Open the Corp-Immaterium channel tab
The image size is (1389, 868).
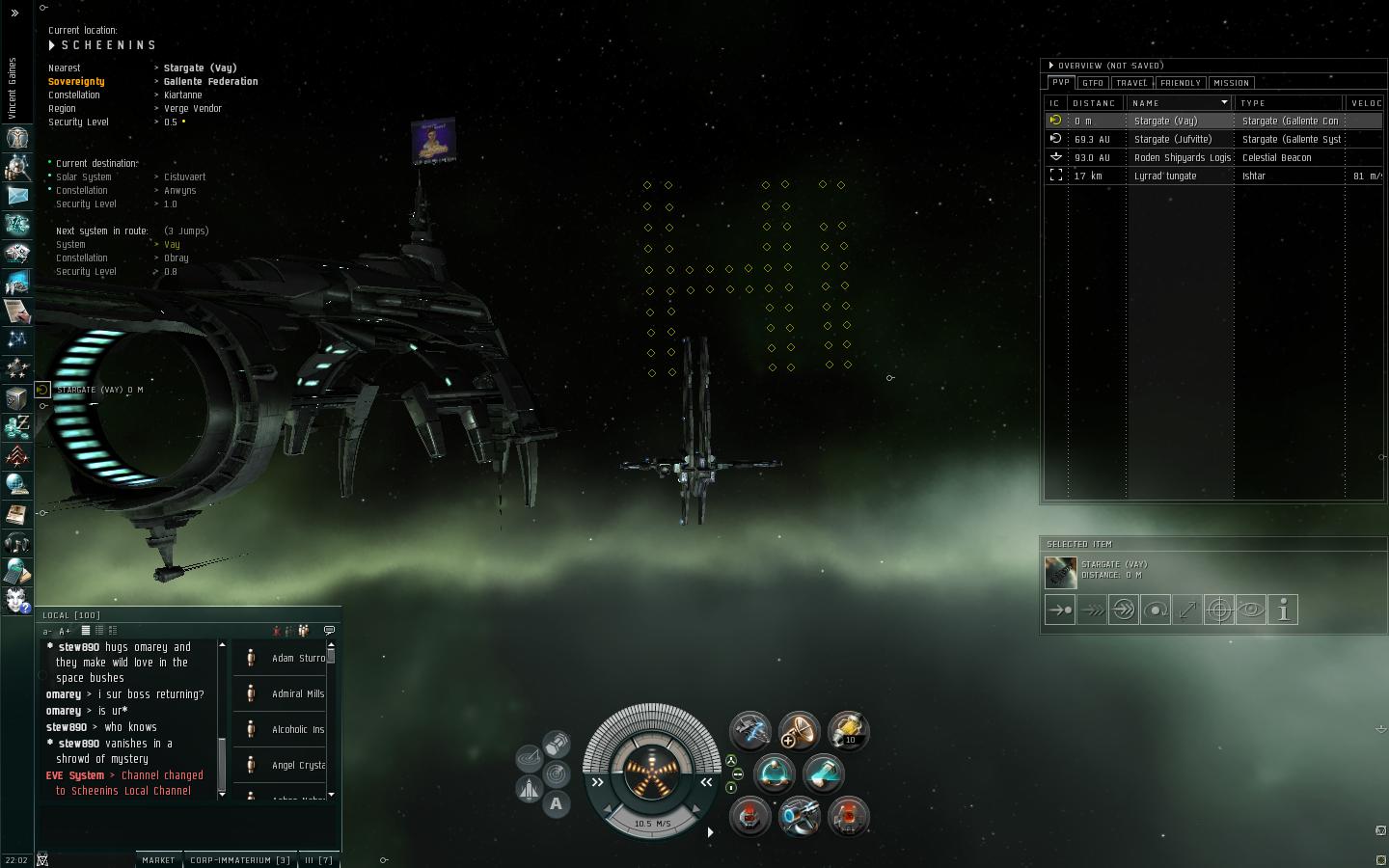(239, 859)
